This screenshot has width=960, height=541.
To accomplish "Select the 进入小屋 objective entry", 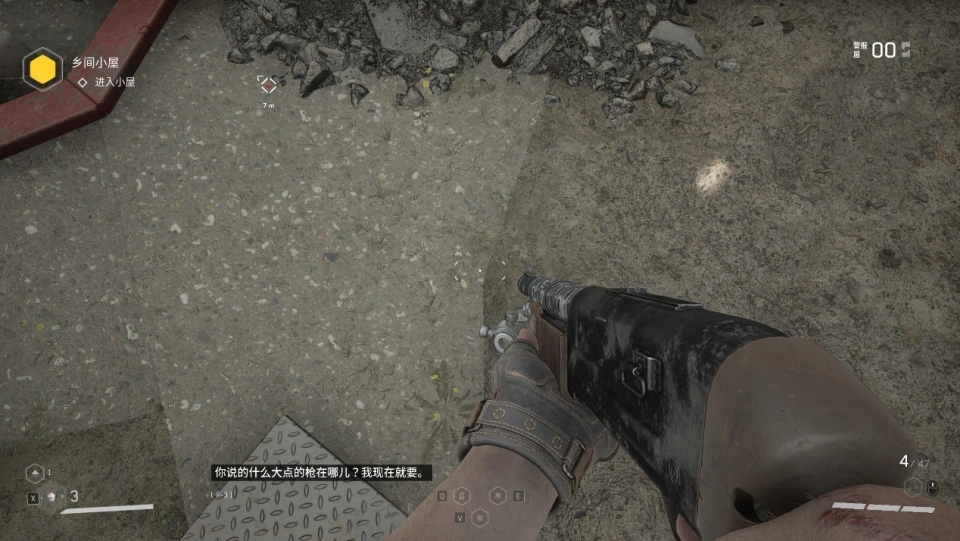I will click(x=114, y=82).
